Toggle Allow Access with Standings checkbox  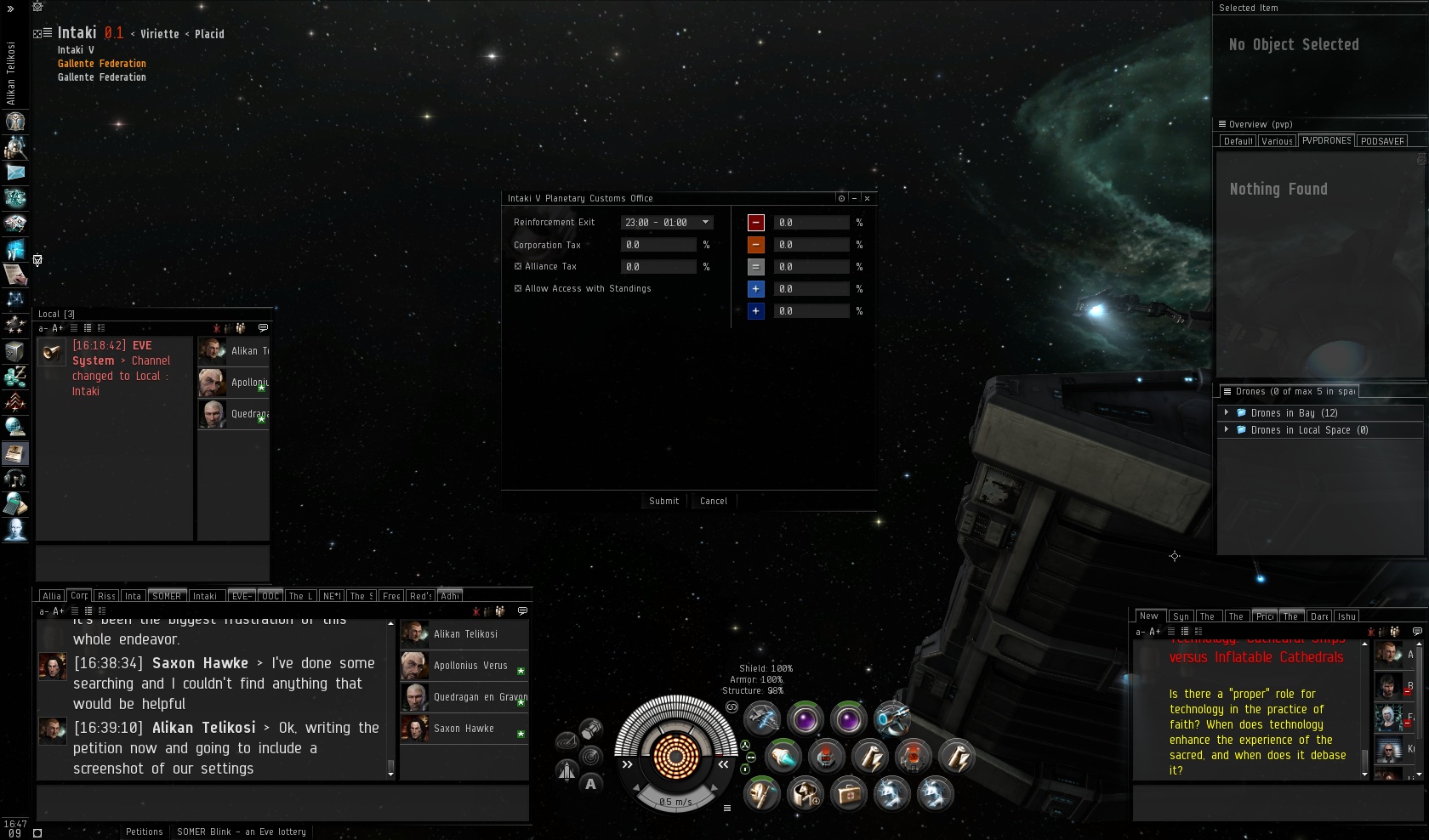pos(518,289)
